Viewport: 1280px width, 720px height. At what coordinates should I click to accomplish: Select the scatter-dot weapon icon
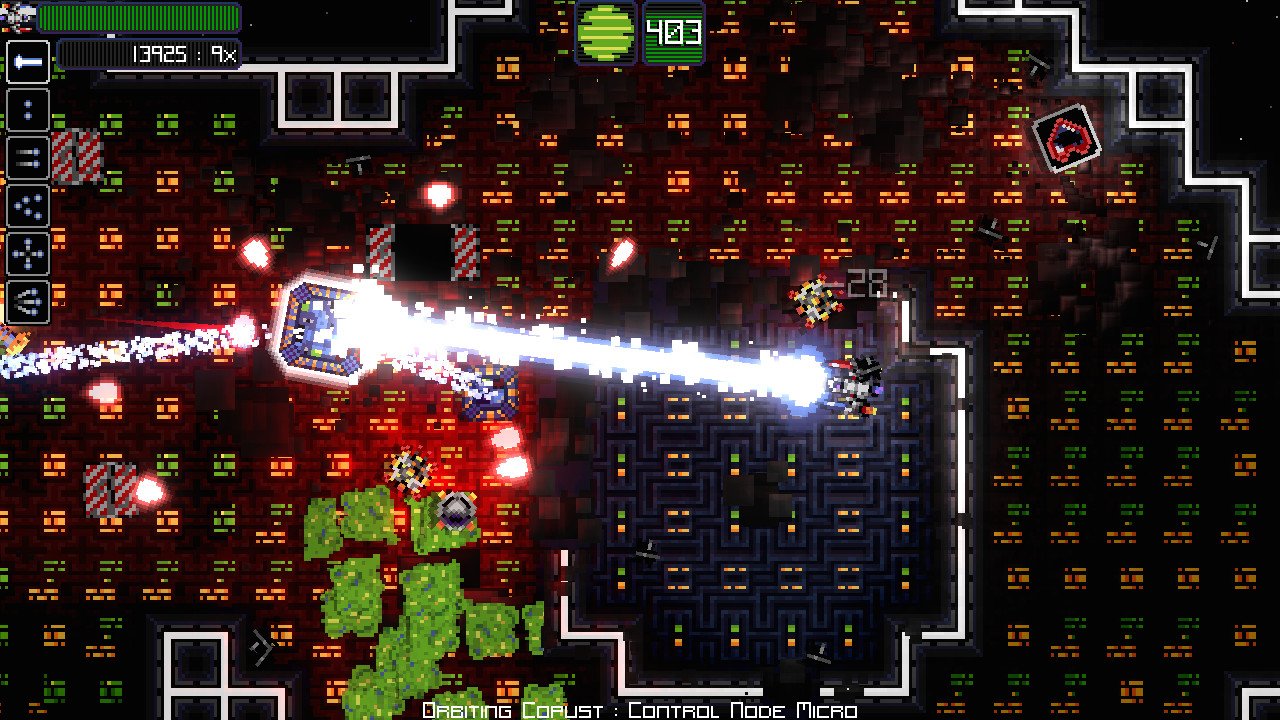point(27,205)
